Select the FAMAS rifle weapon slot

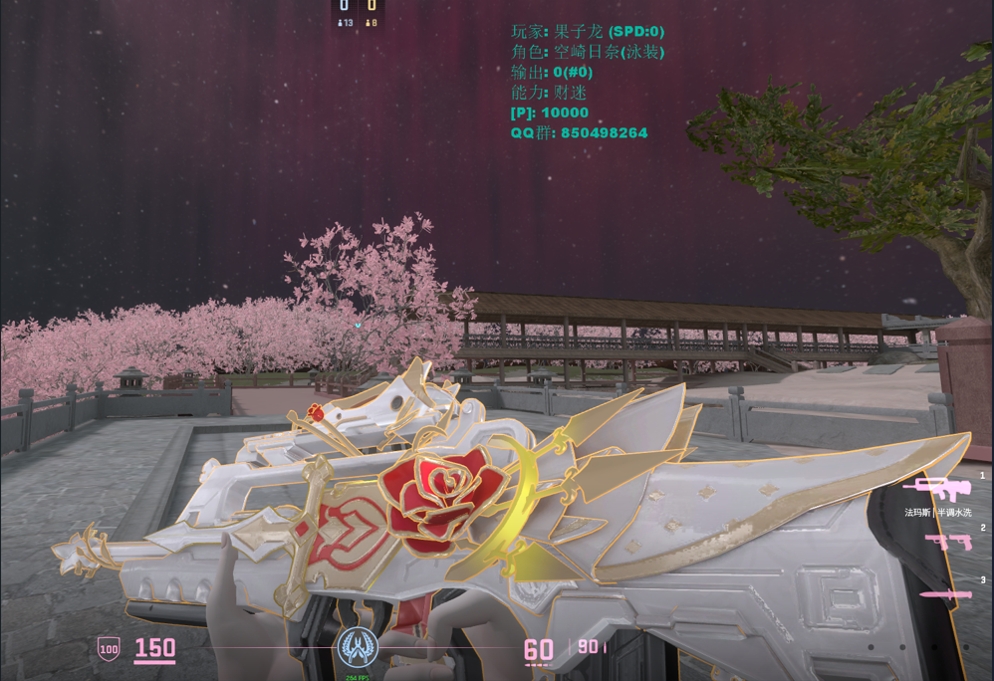point(937,489)
